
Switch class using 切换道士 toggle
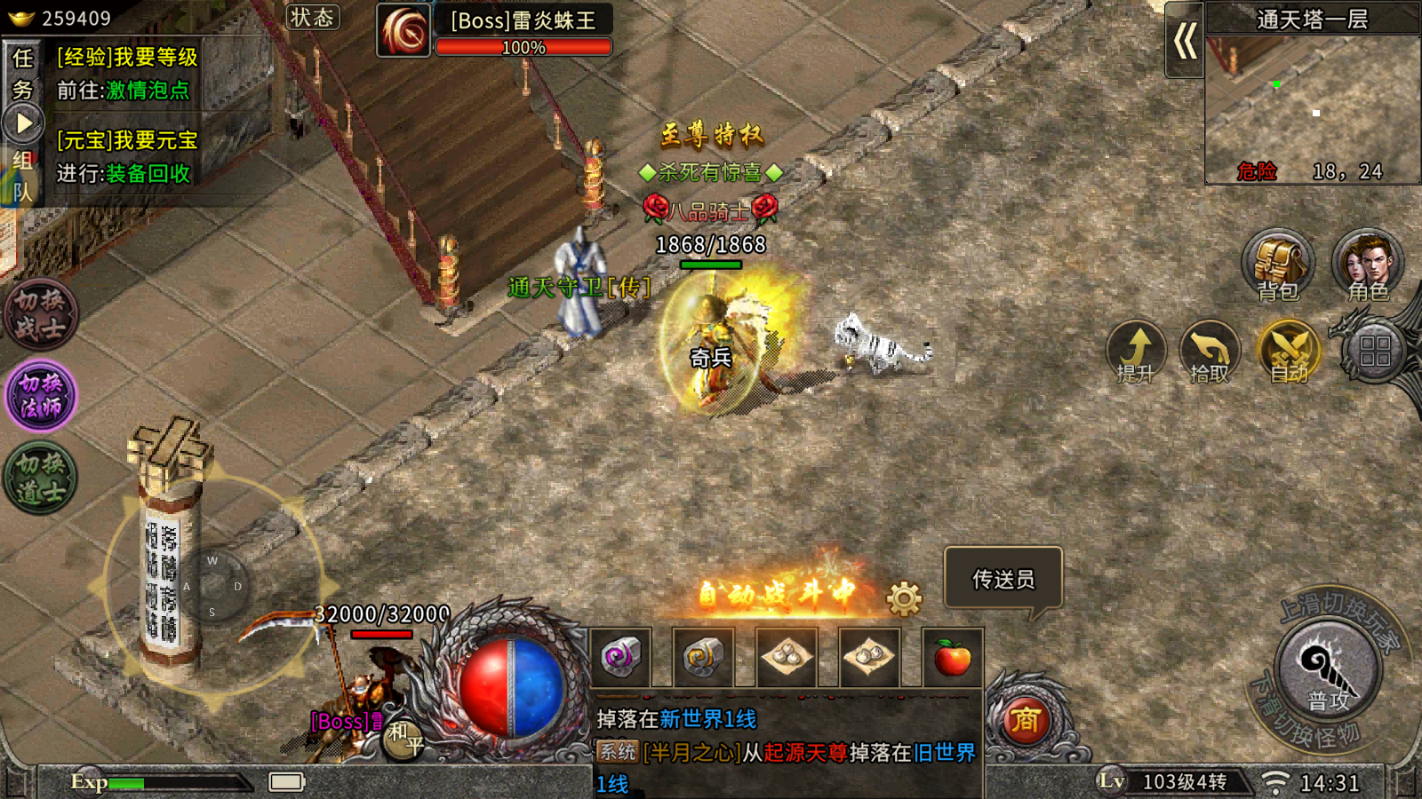39,477
